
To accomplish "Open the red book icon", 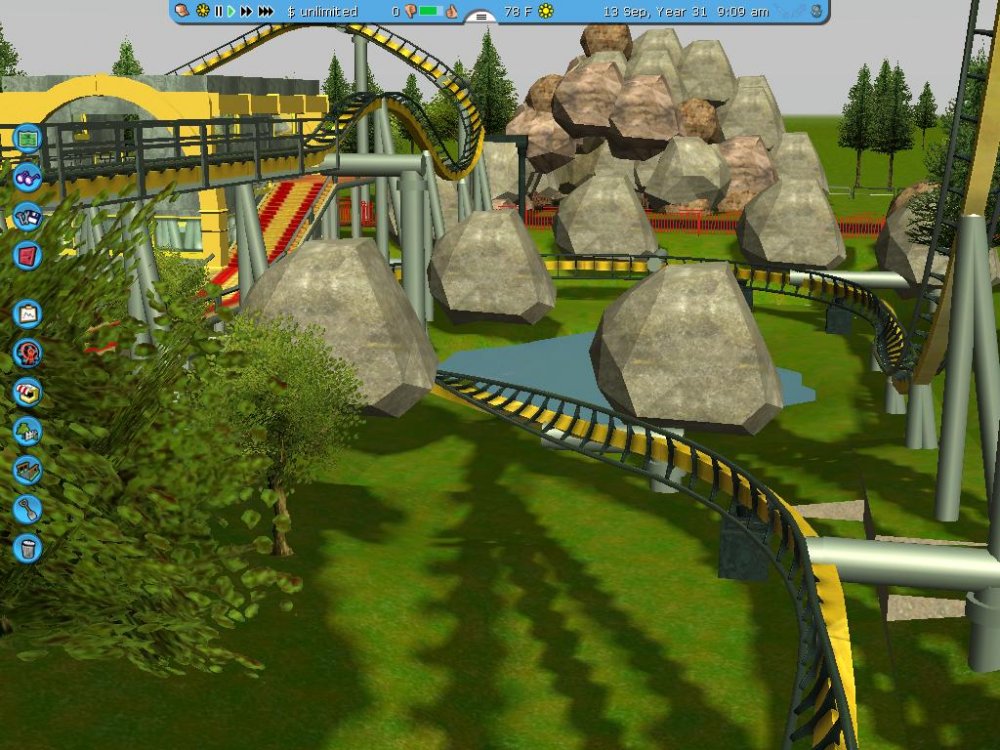I will (28, 255).
